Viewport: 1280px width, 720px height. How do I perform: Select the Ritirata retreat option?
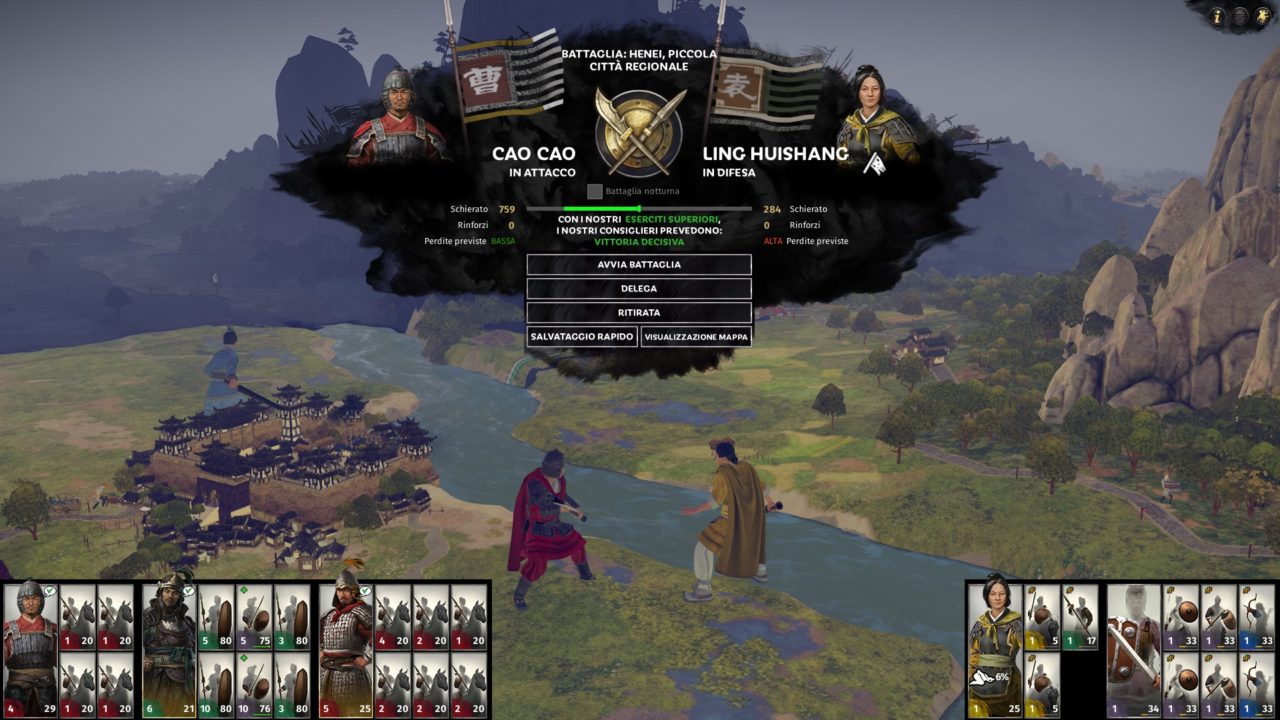pos(639,313)
